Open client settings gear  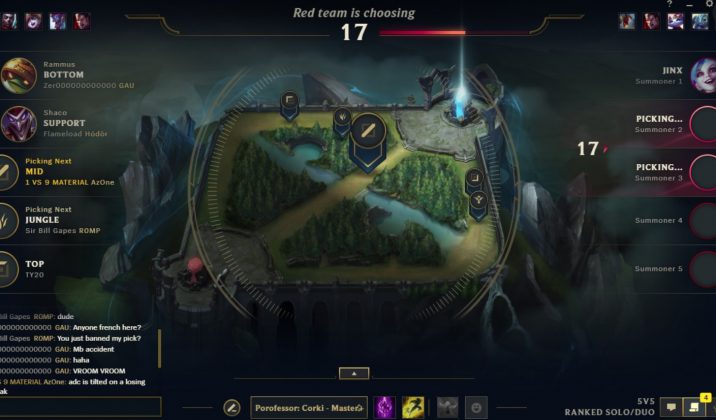(709, 5)
